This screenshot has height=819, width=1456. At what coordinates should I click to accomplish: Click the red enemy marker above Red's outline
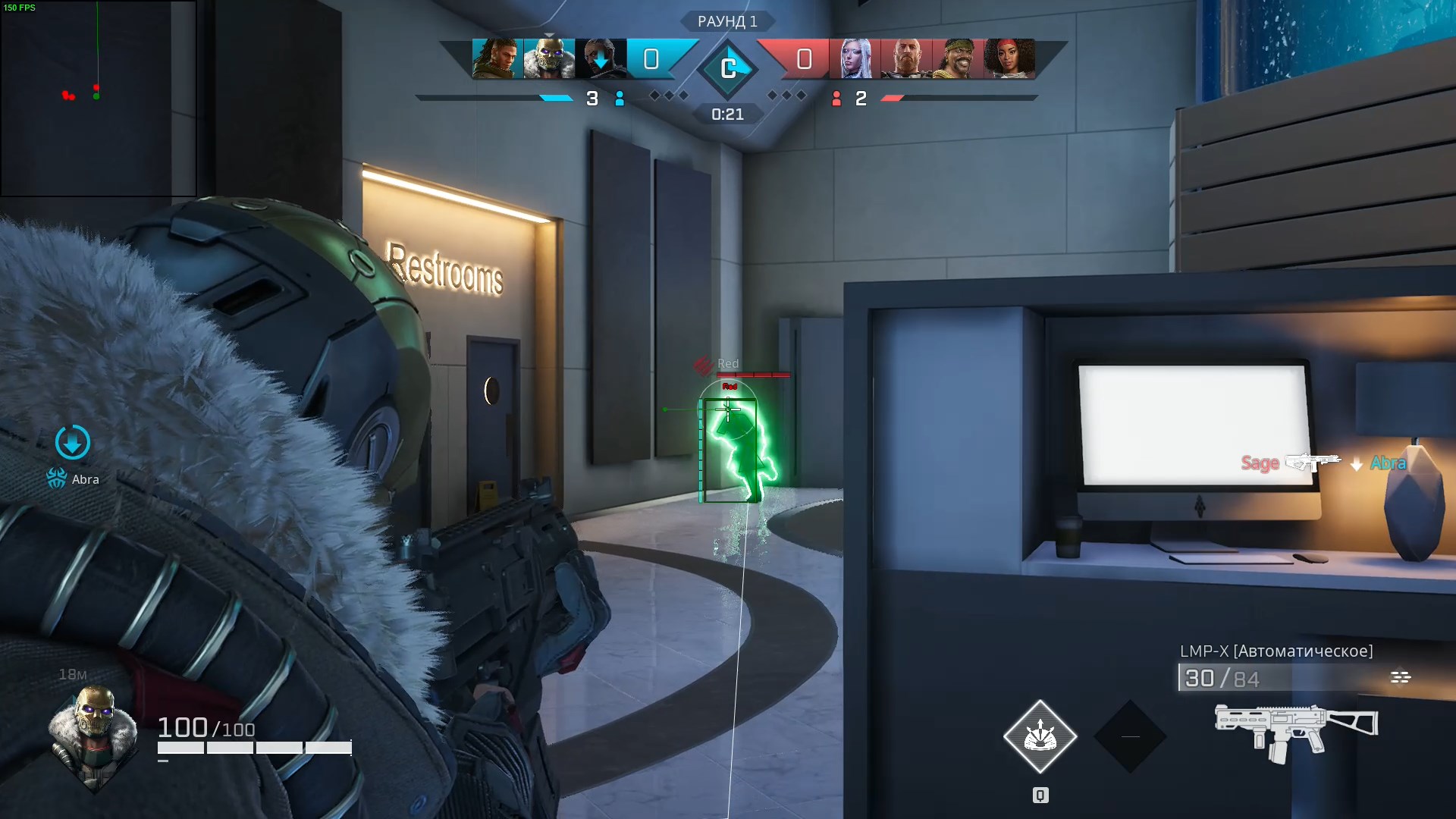click(x=702, y=364)
